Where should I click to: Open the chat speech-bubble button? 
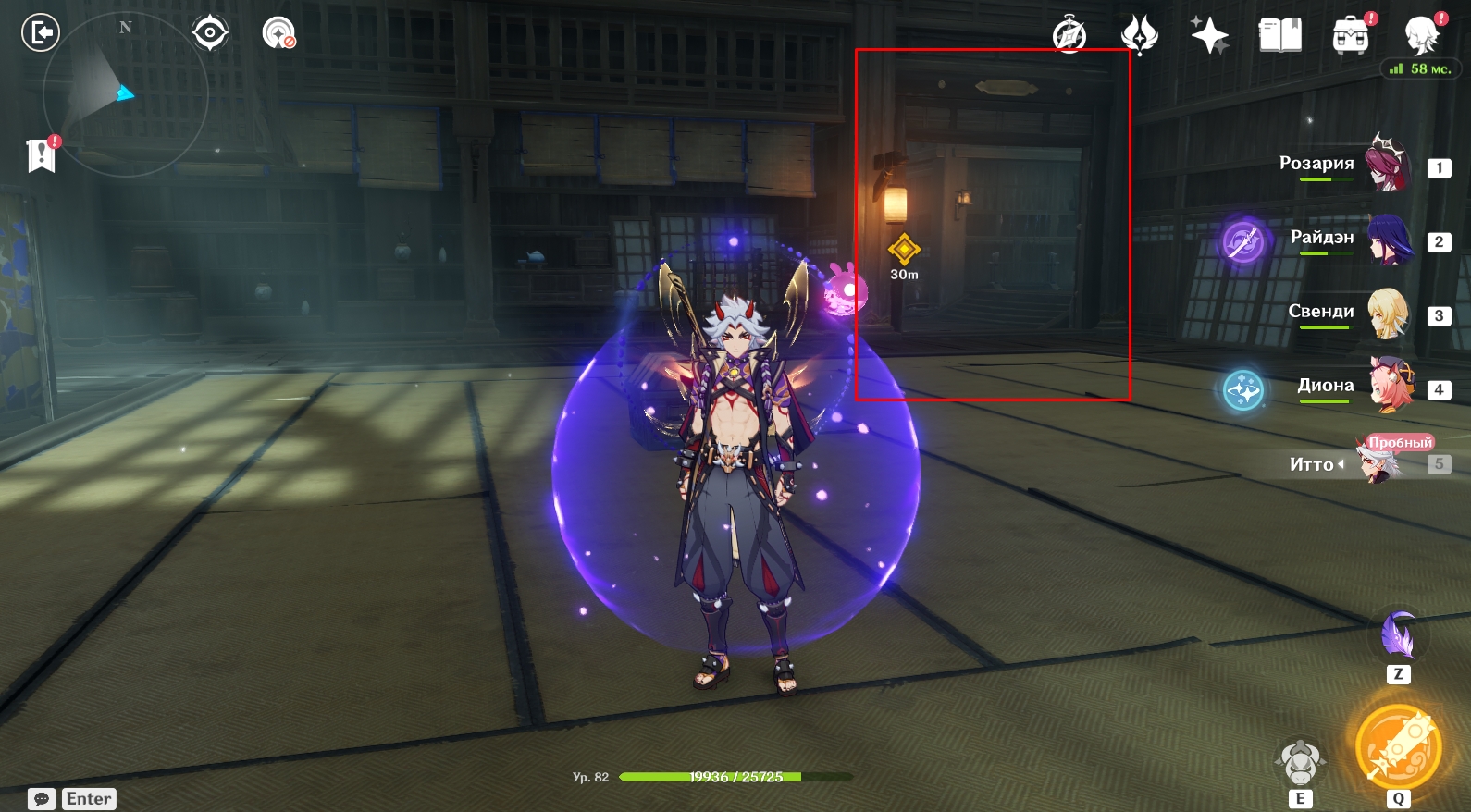(42, 798)
